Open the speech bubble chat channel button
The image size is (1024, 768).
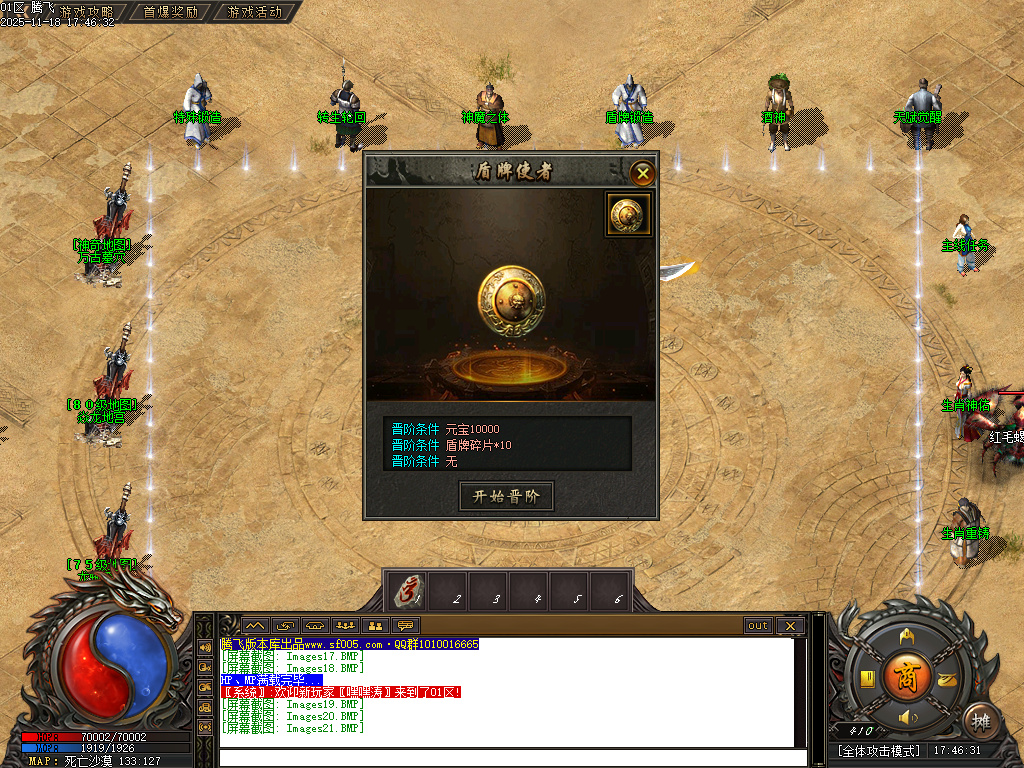[x=406, y=626]
